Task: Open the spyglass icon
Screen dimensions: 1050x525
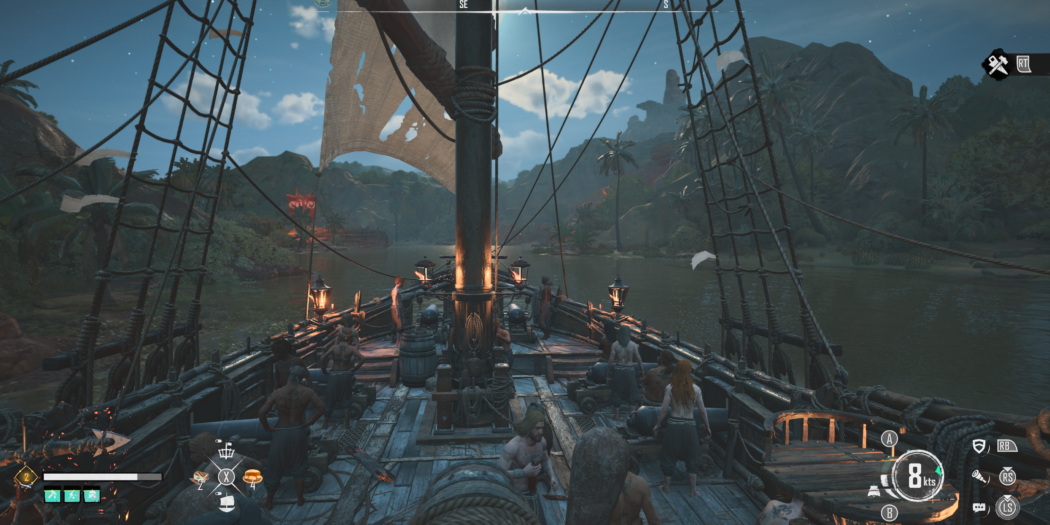Action: point(979,477)
